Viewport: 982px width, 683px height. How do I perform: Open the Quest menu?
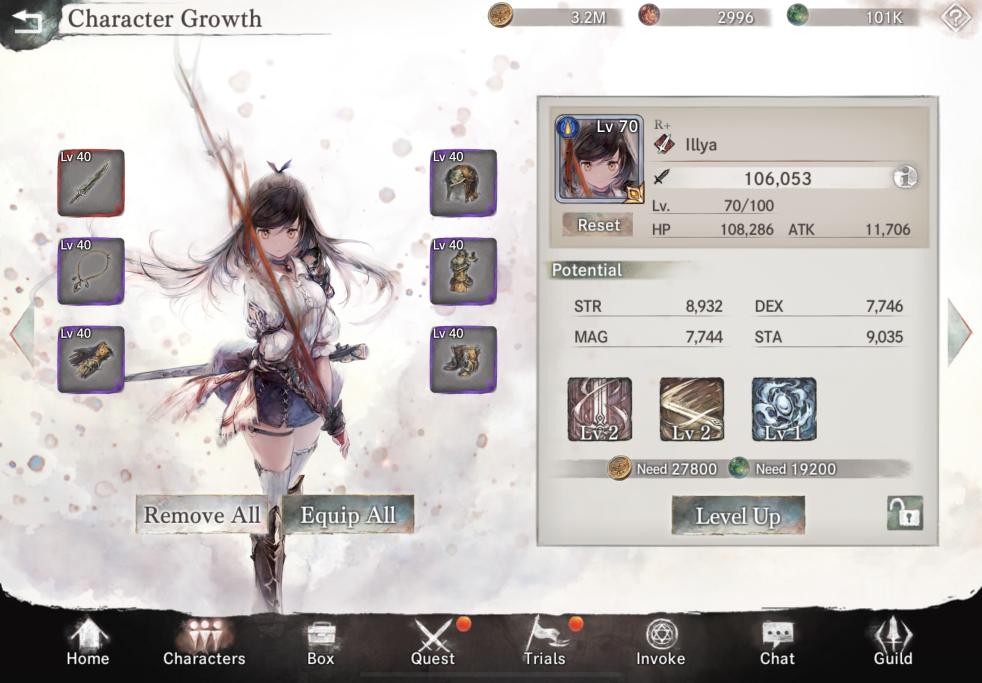(433, 643)
